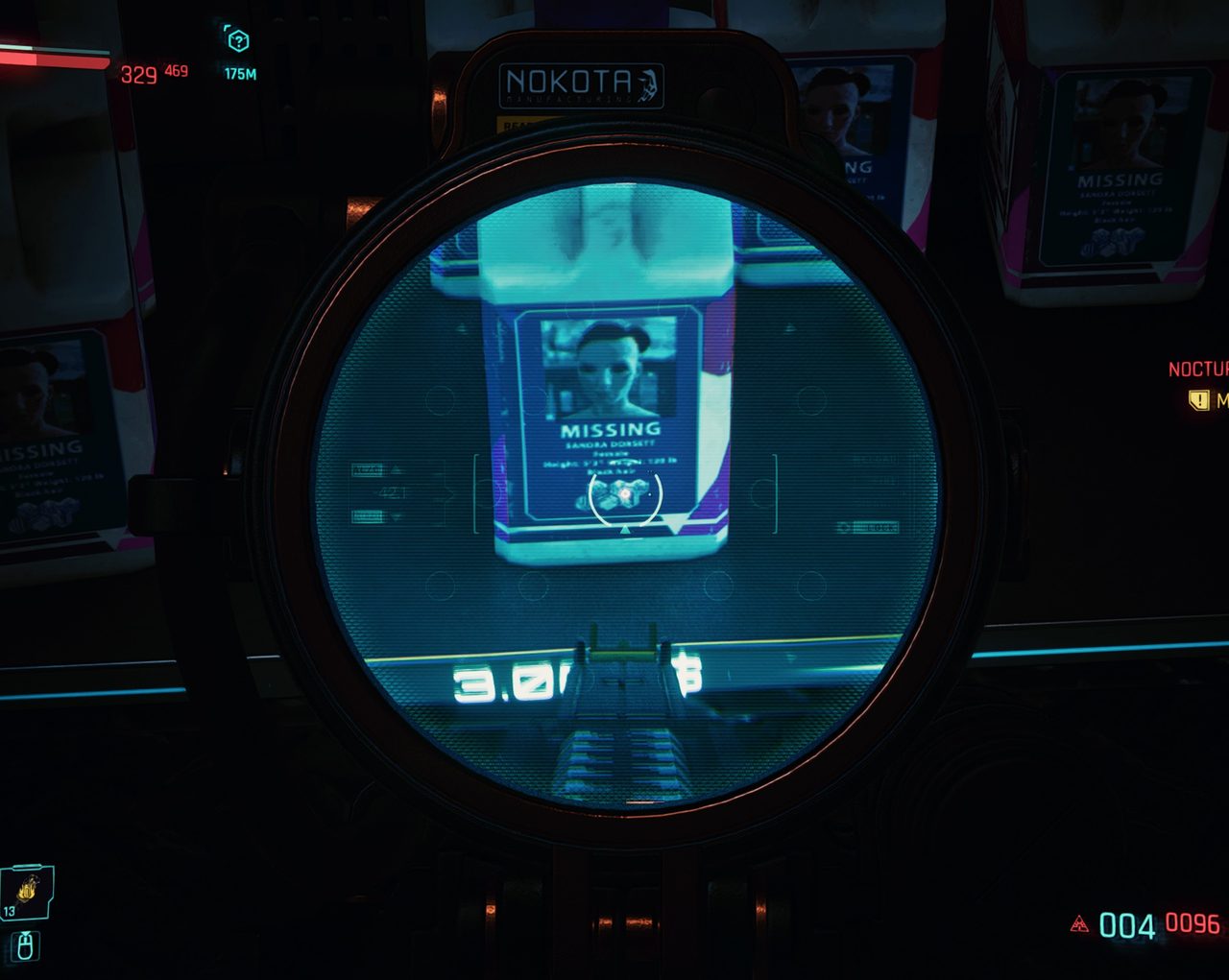This screenshot has height=980, width=1229.
Task: Open the yellow exclamation quest tracker icon
Action: click(x=1198, y=399)
